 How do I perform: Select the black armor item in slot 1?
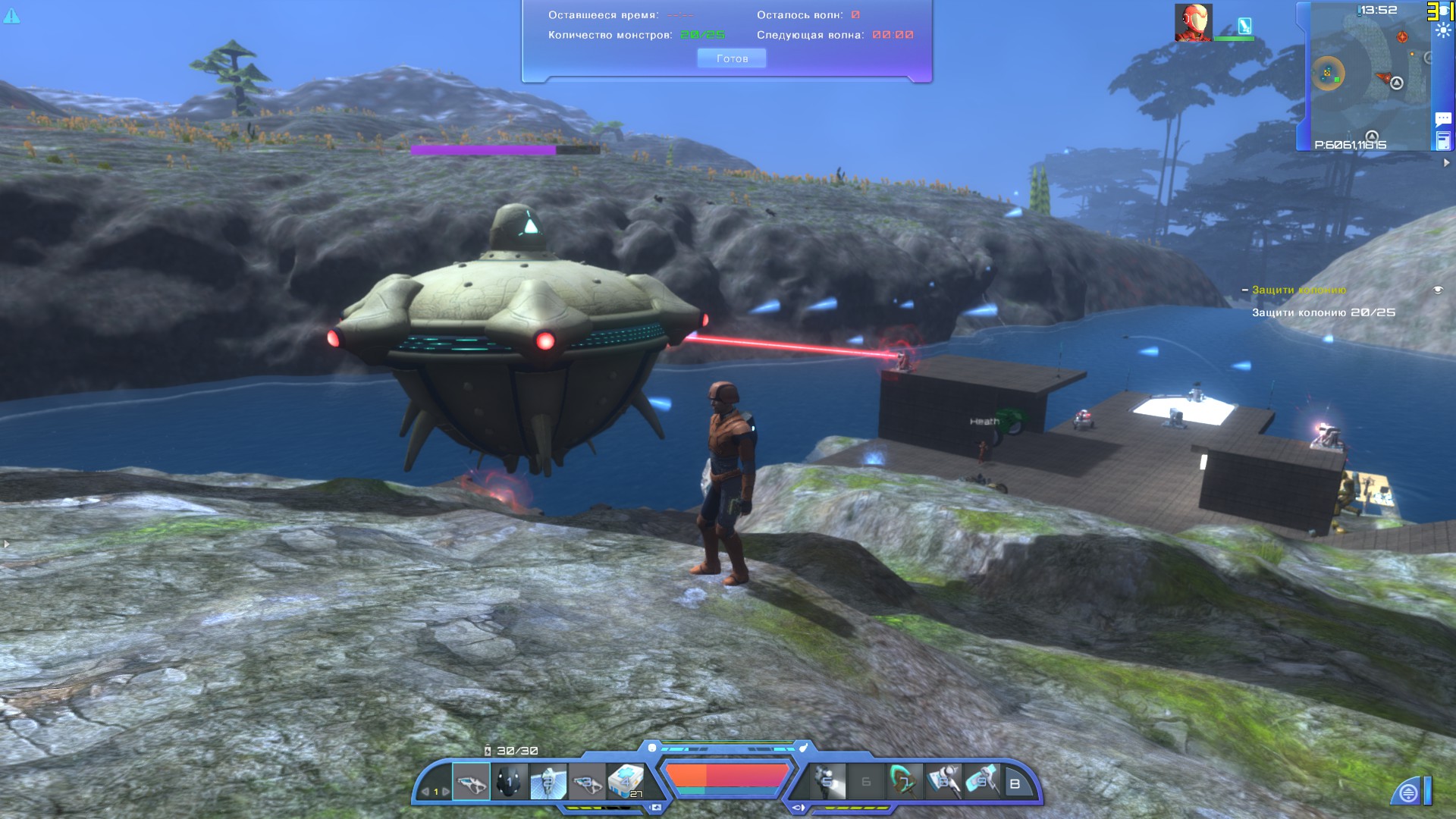[509, 781]
